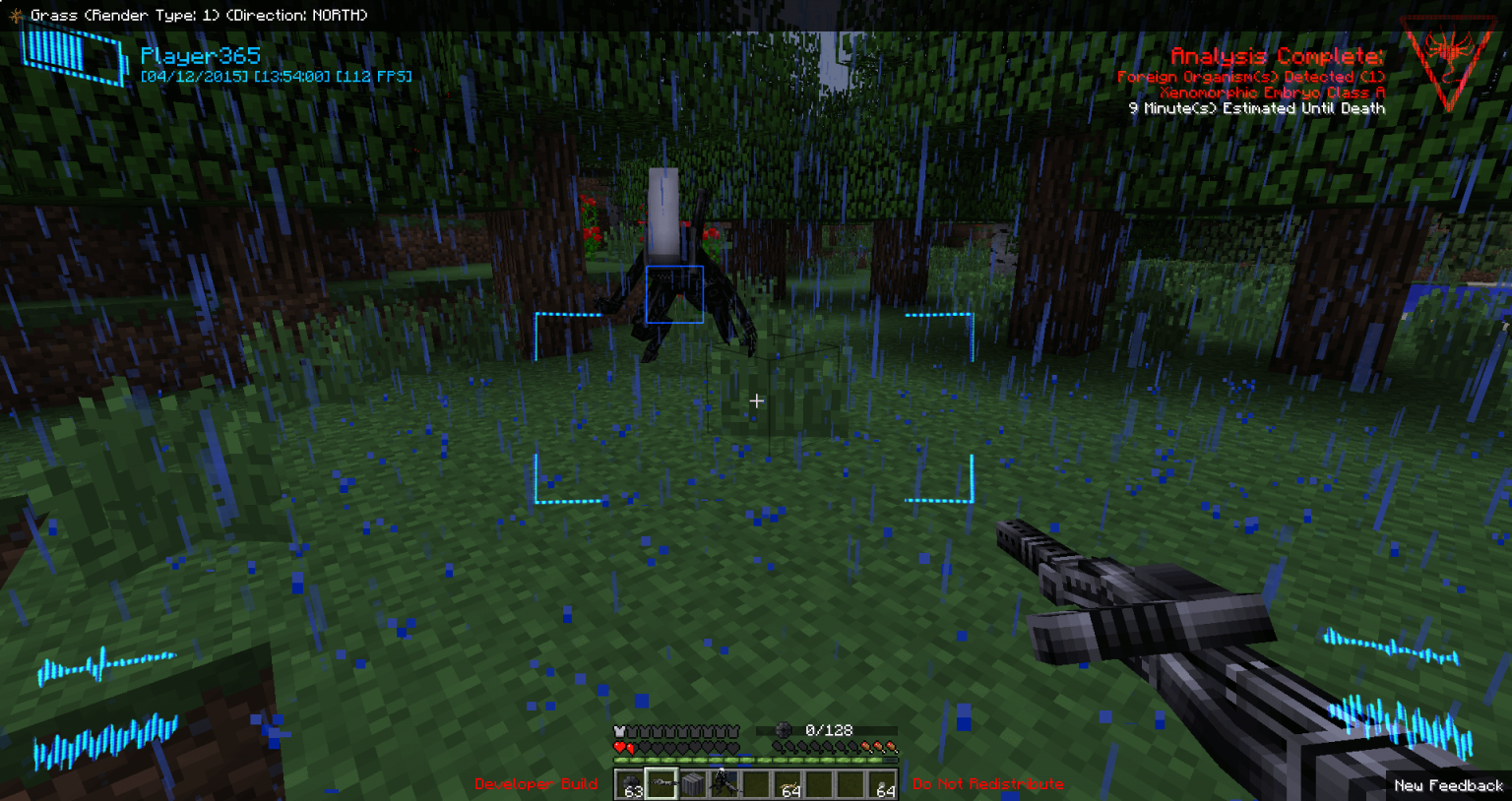This screenshot has height=801, width=1512.
Task: Click the Do Not Redistribute warning text
Action: pos(986,784)
